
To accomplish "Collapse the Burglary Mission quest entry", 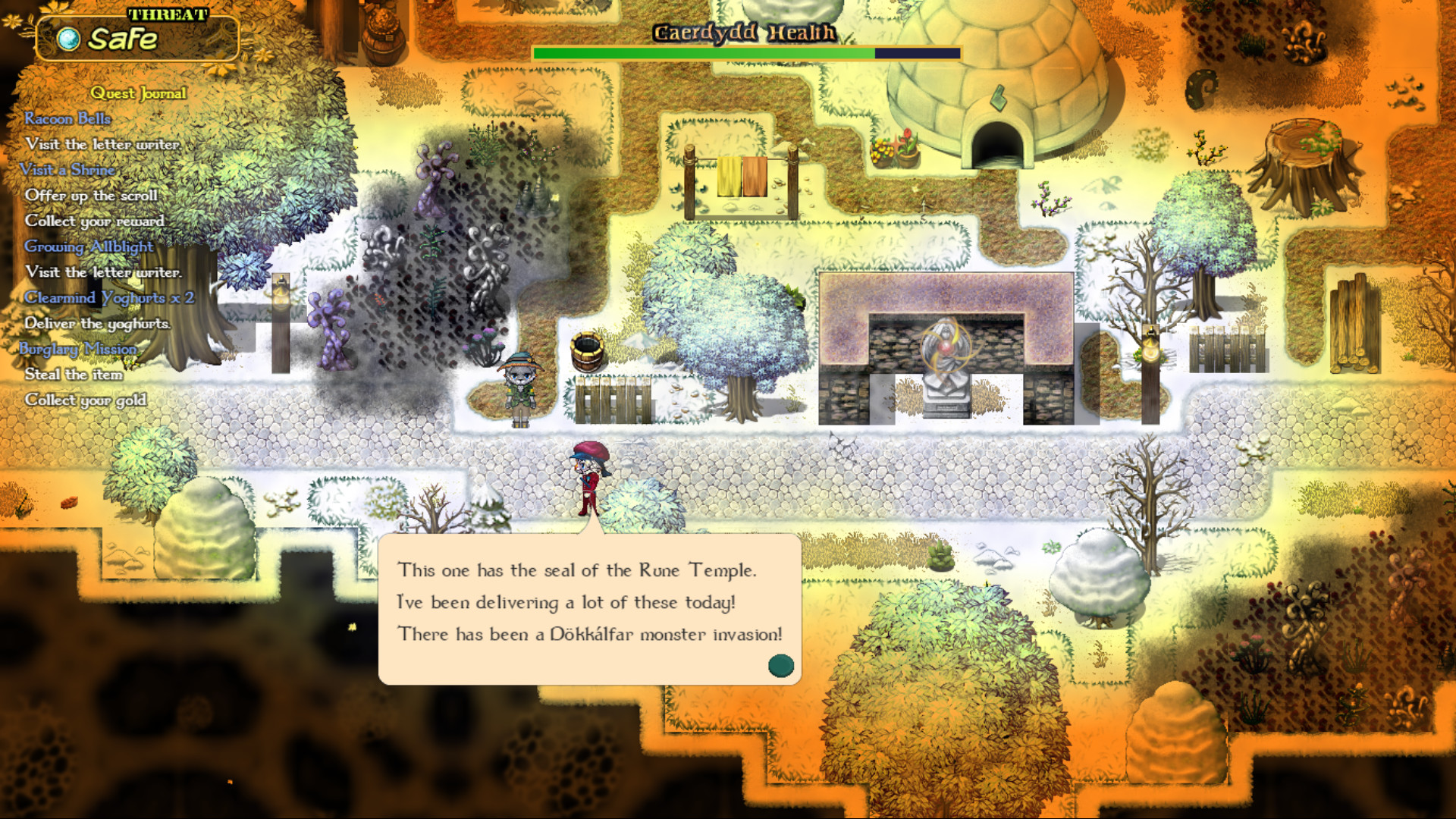I will [x=78, y=349].
